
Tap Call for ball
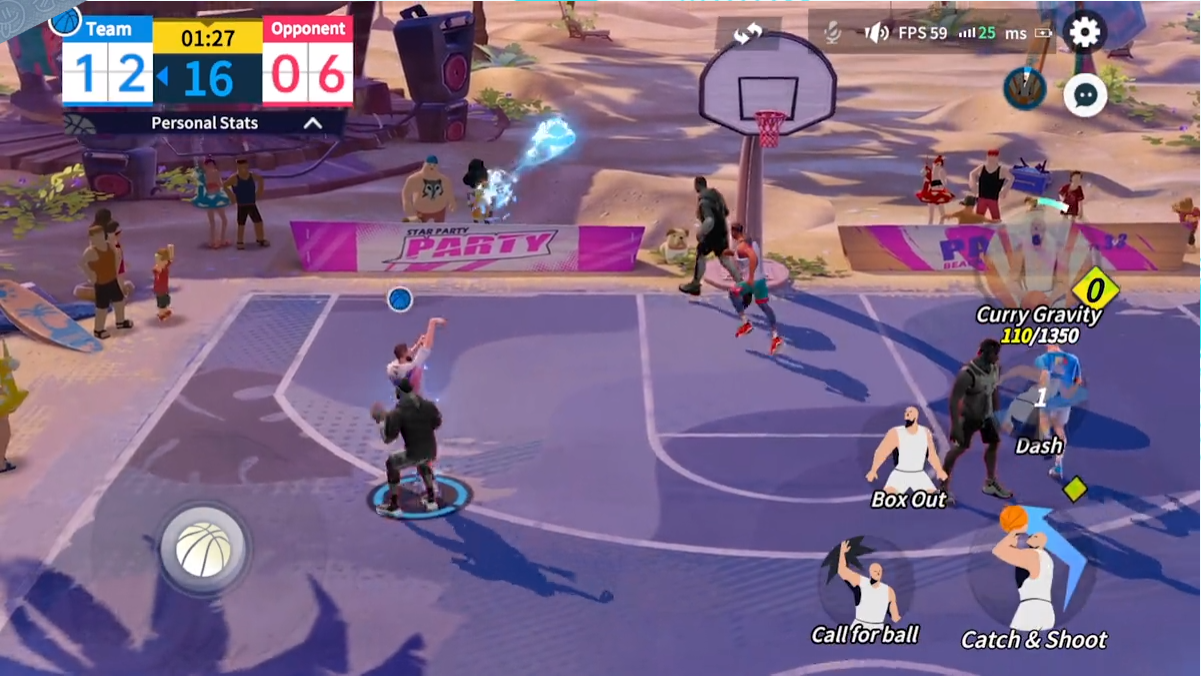(866, 590)
